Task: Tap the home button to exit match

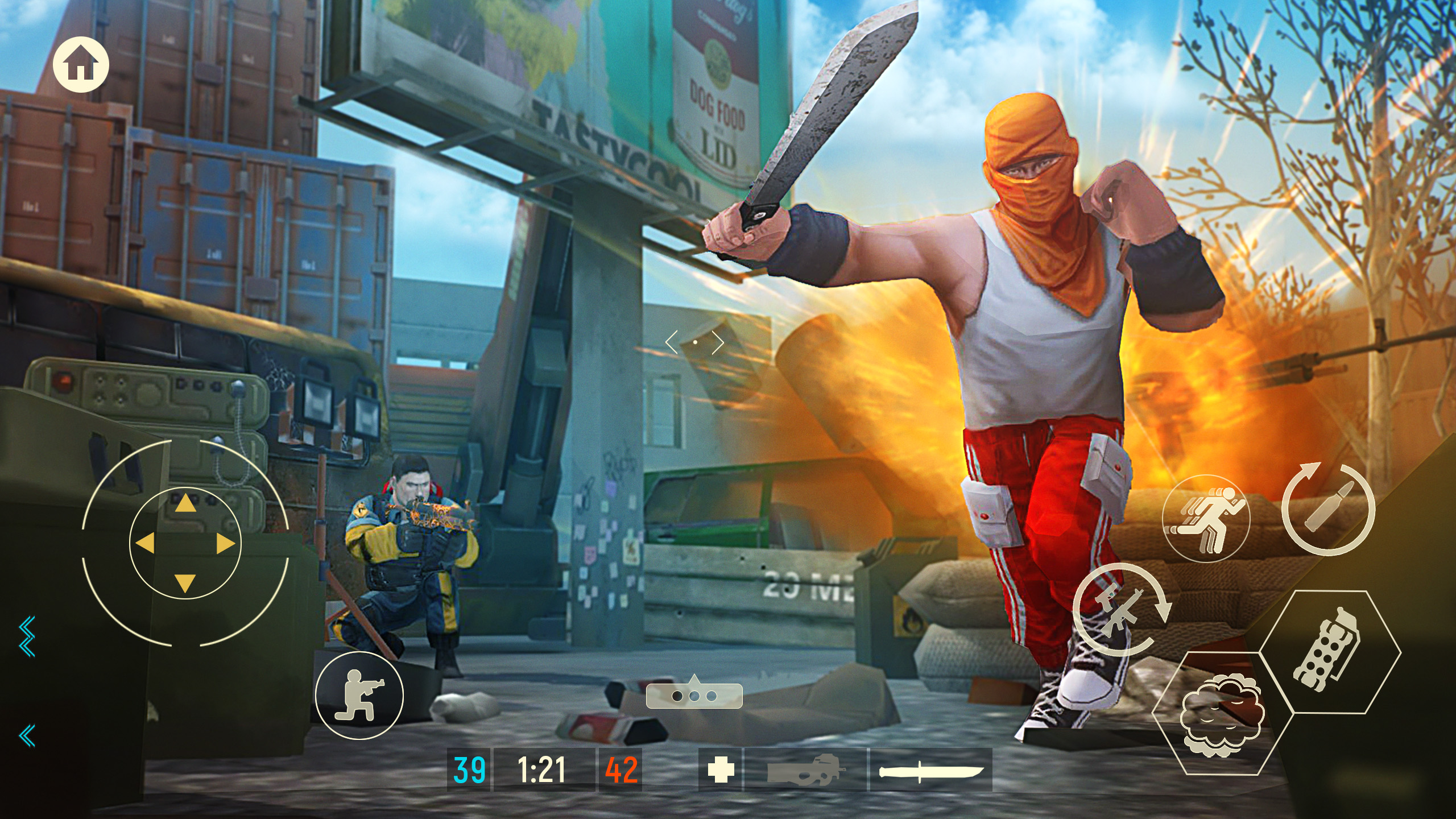Action: 82,64
